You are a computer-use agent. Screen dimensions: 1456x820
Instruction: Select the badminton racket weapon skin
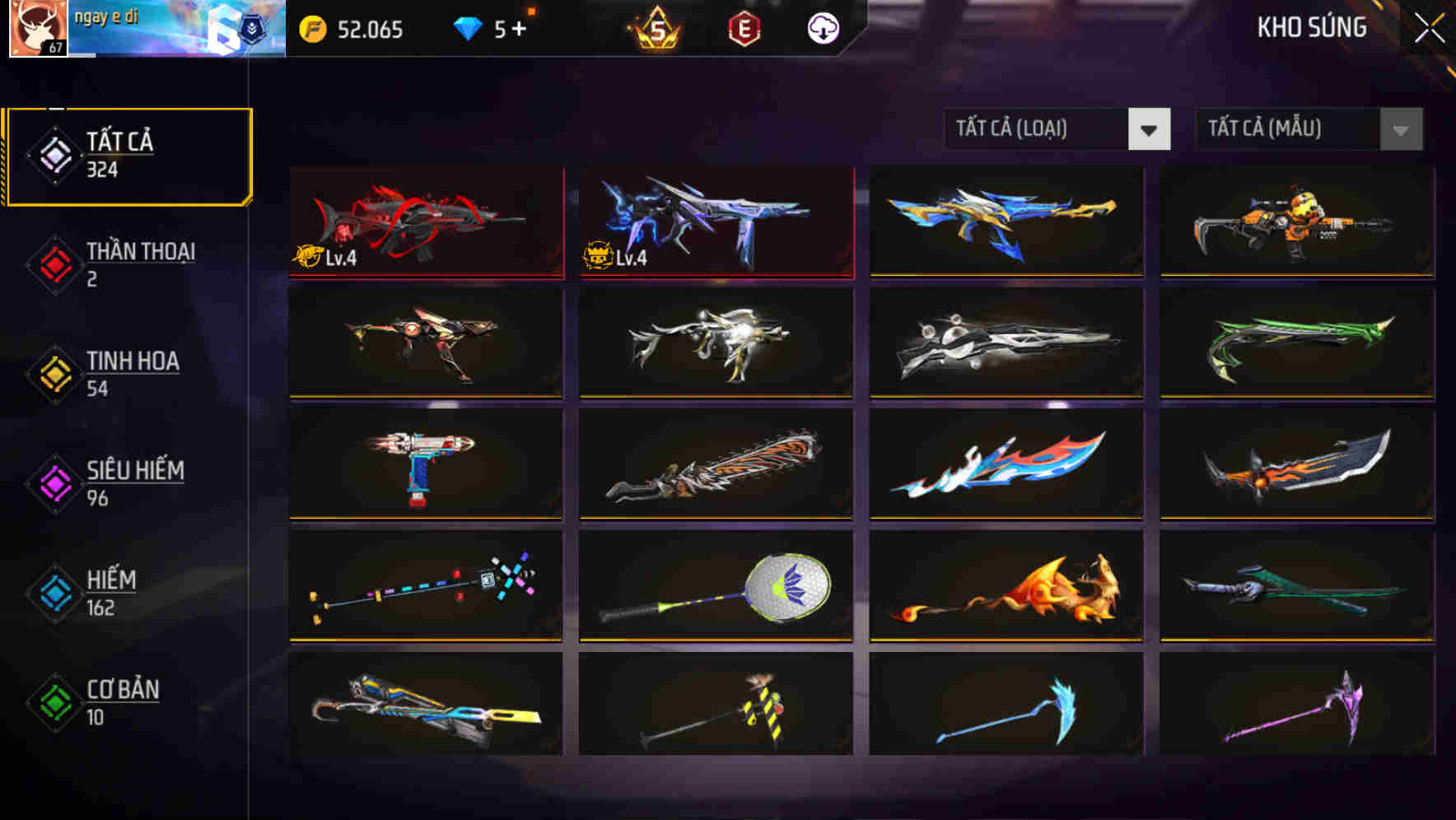click(x=716, y=586)
